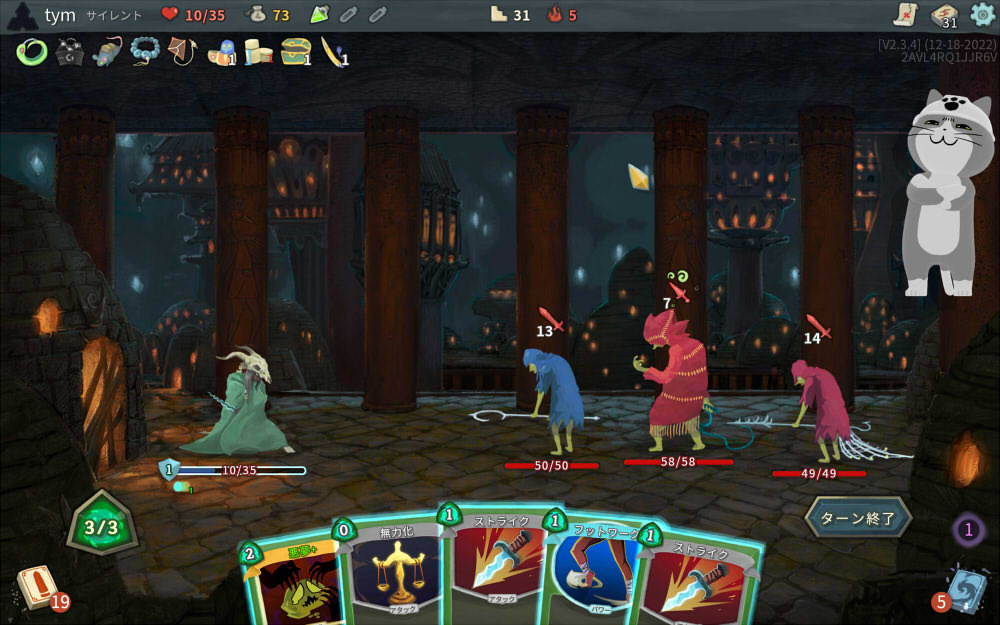
Task: Open the draw pile
Action: pyautogui.click(x=38, y=587)
